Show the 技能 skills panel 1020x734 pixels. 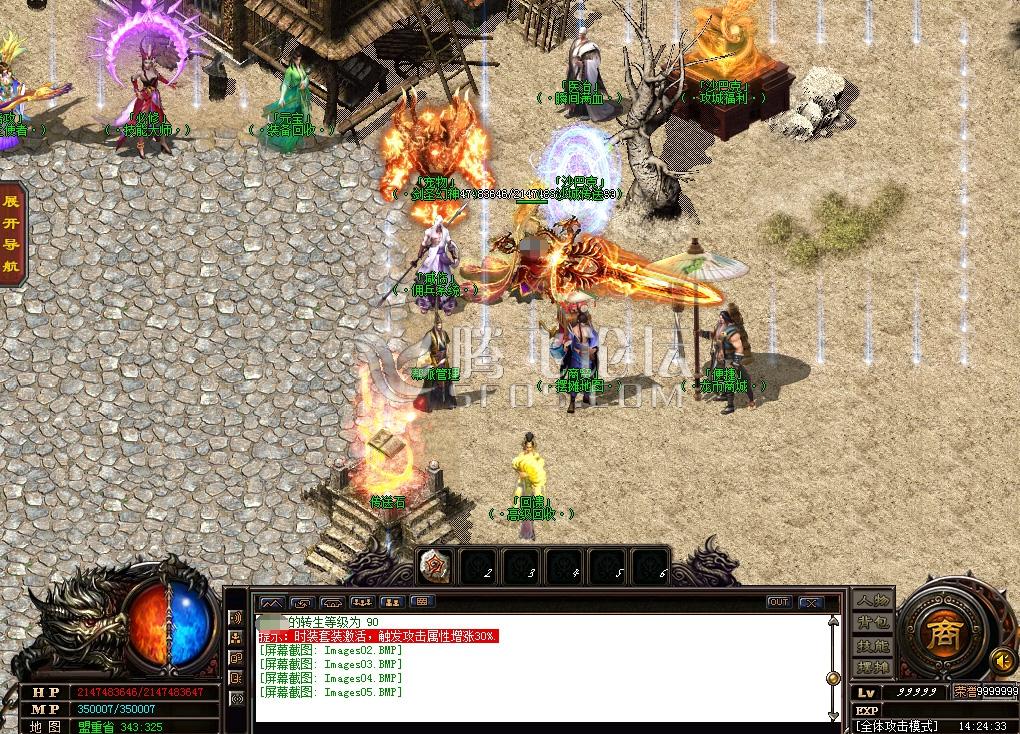coord(873,645)
